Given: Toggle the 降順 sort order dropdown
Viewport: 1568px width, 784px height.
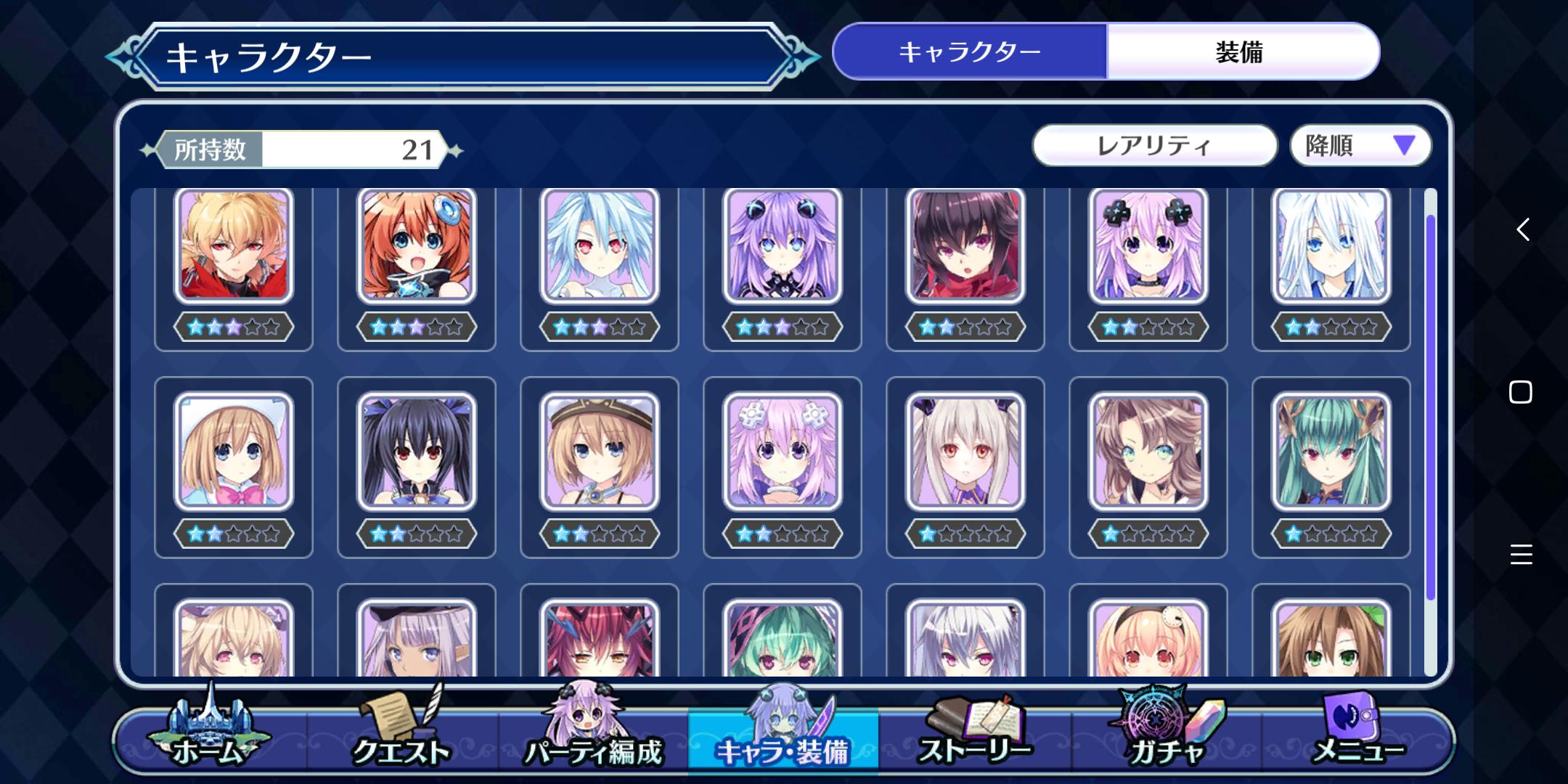Looking at the screenshot, I should pos(1360,146).
